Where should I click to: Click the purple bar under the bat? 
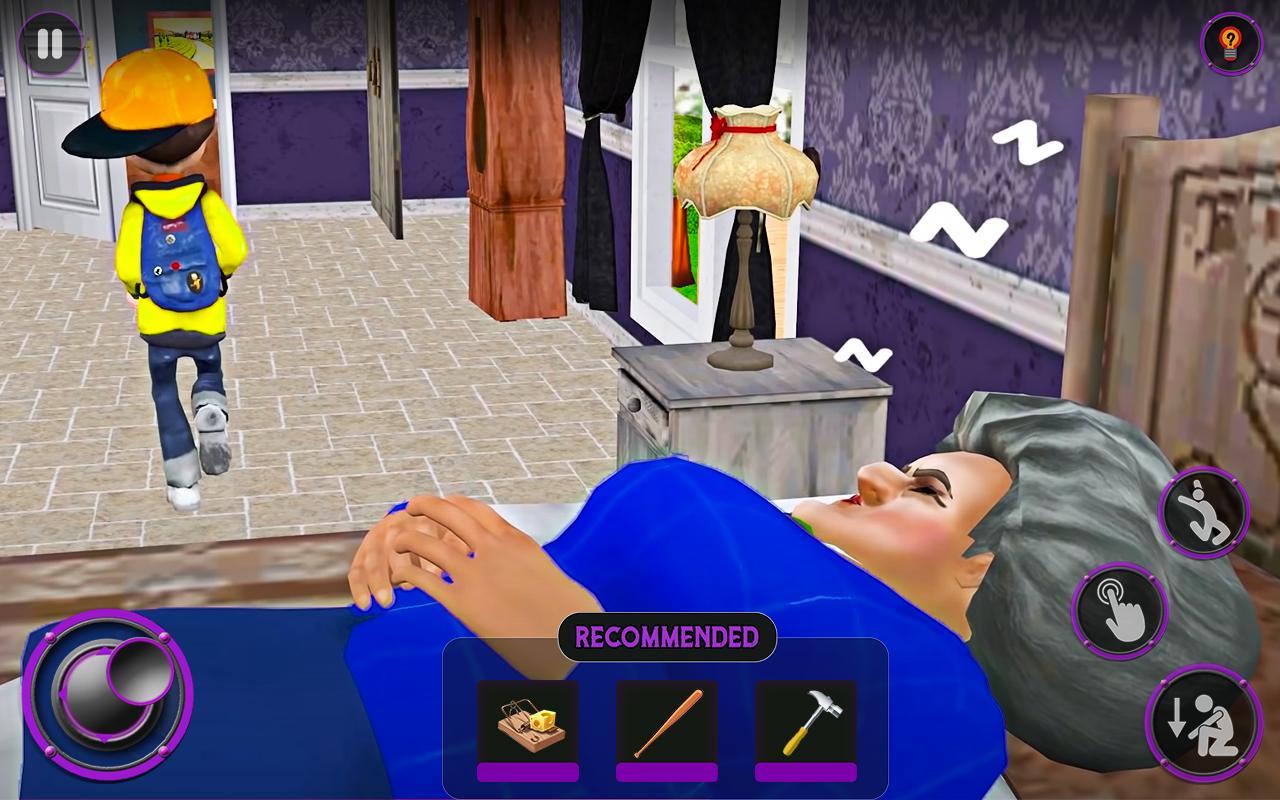[x=665, y=774]
